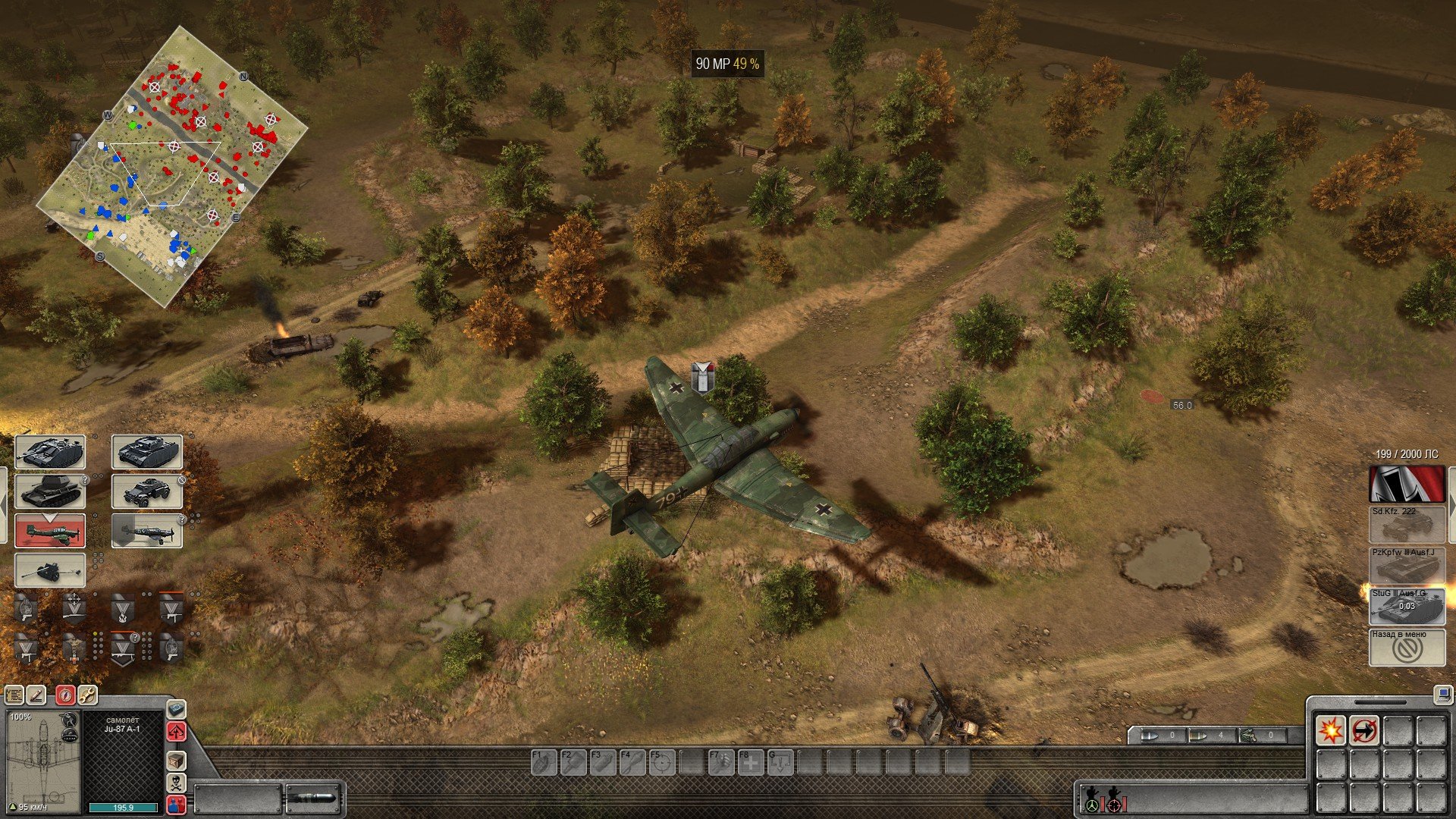Select the anti-tank gun unit card

[x=50, y=570]
